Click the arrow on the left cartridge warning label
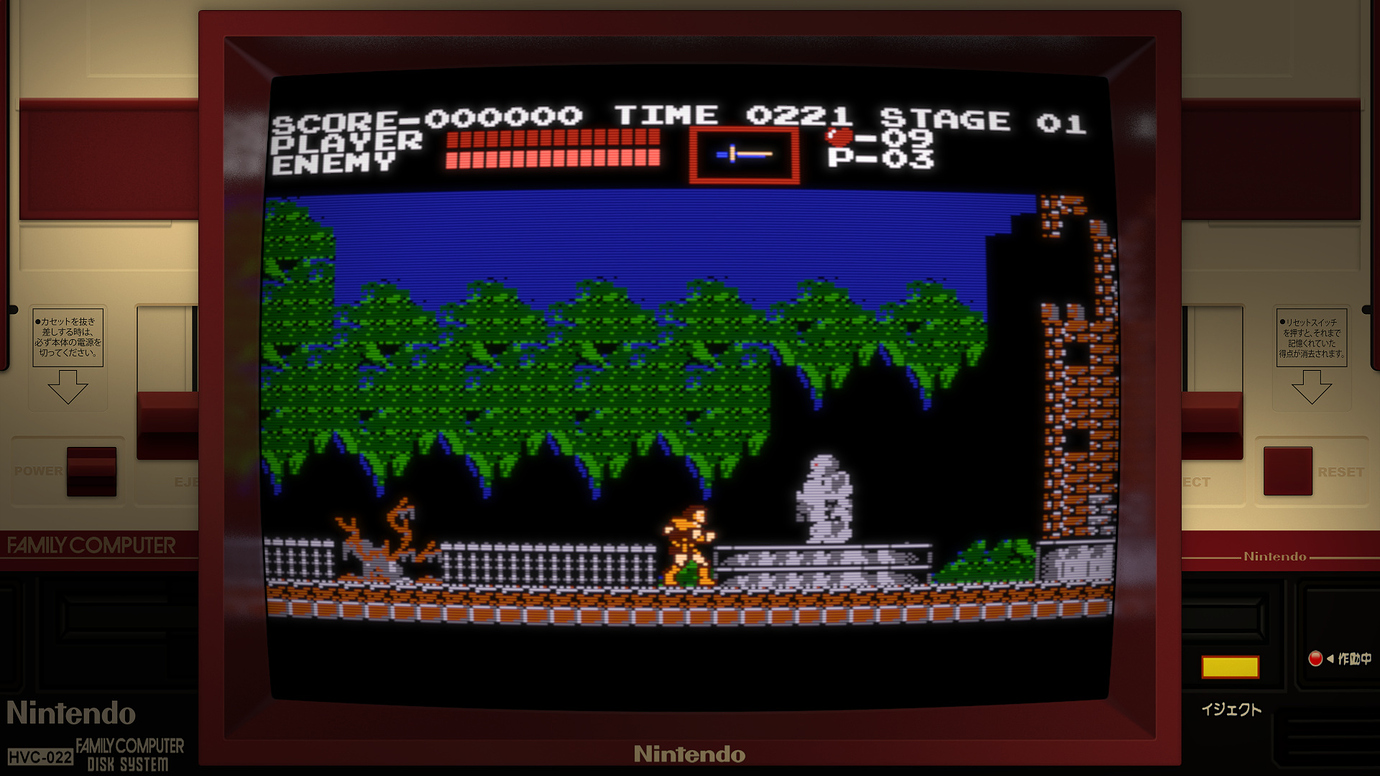The height and width of the screenshot is (776, 1380). point(68,388)
